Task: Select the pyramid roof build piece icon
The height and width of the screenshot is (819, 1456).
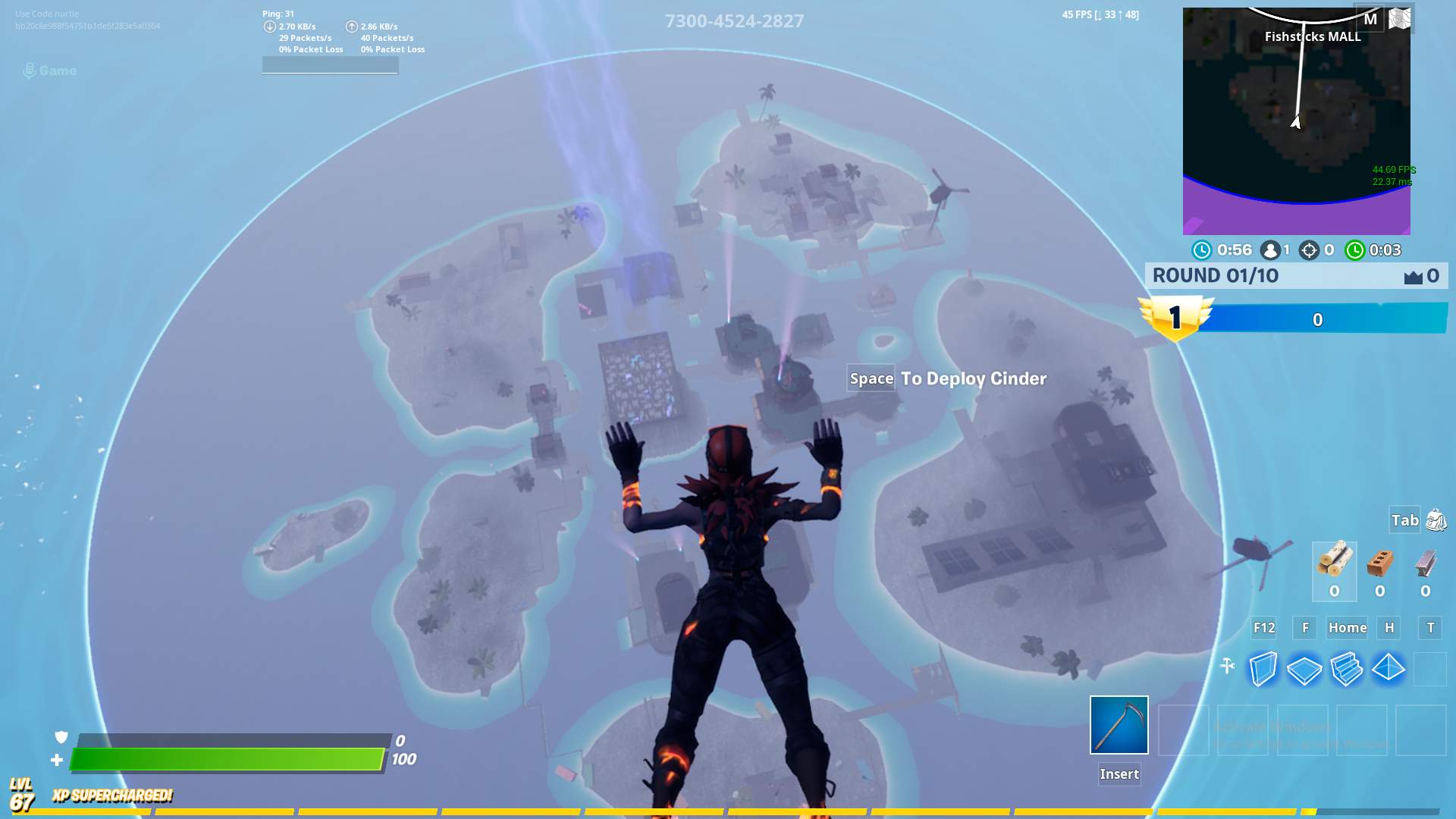Action: pos(1388,669)
